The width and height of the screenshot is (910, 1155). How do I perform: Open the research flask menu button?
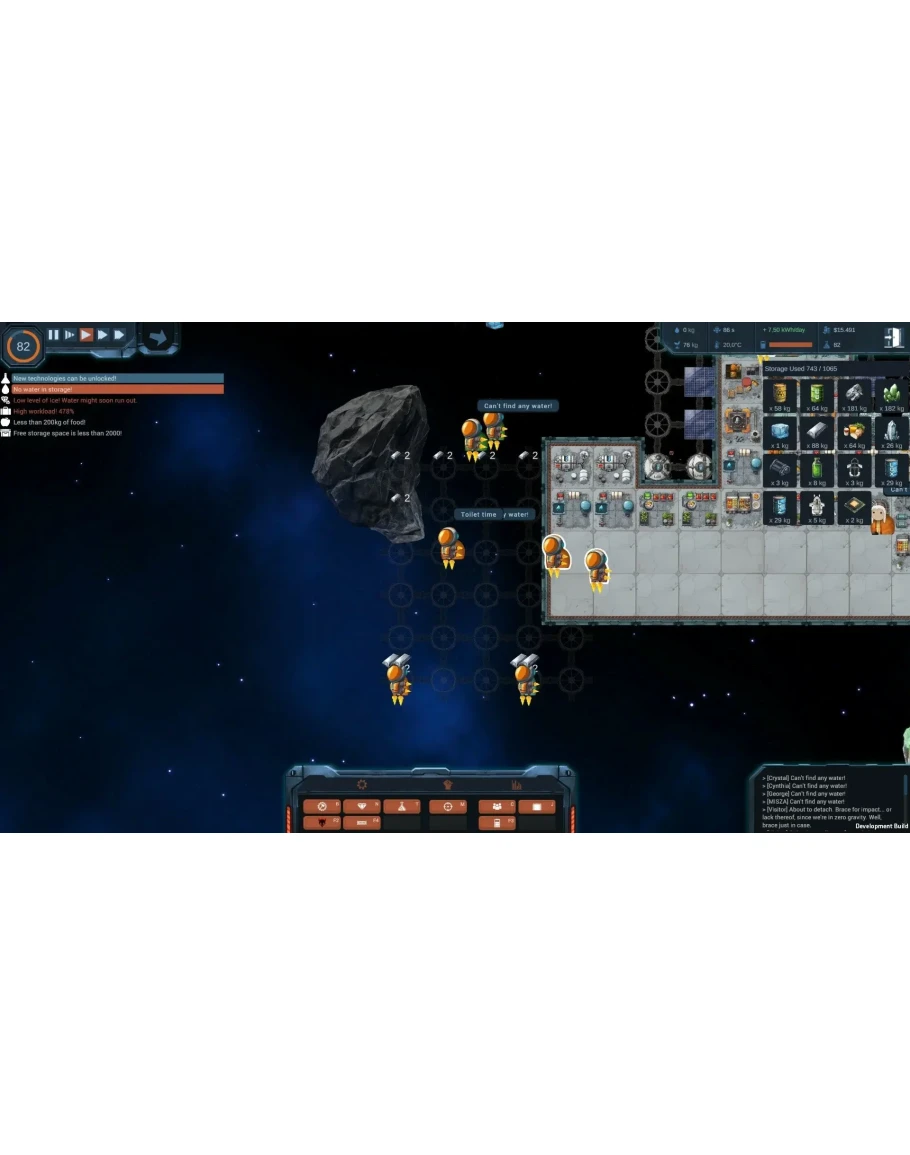(x=401, y=806)
